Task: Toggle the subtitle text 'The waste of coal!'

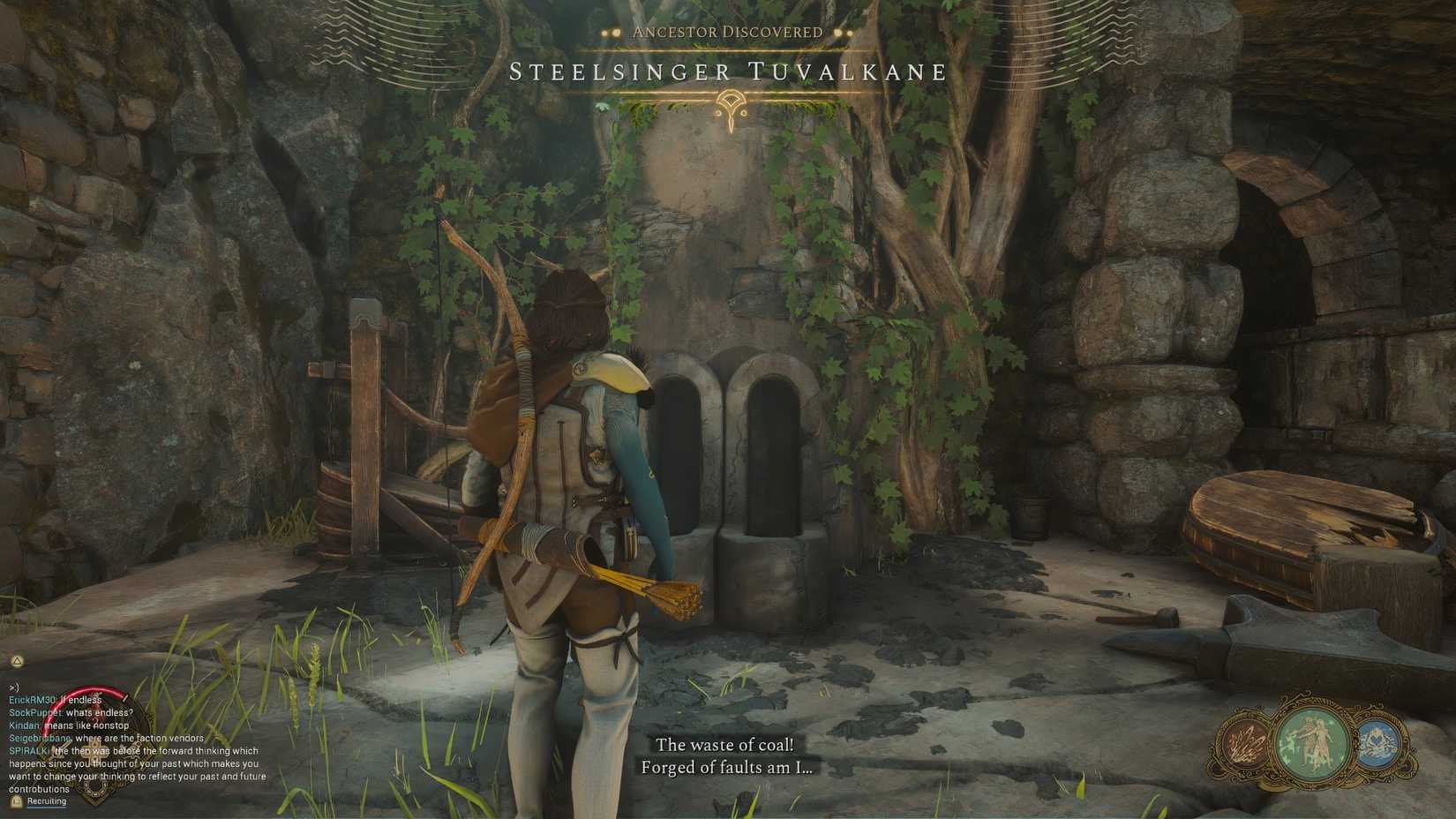Action: [x=725, y=746]
